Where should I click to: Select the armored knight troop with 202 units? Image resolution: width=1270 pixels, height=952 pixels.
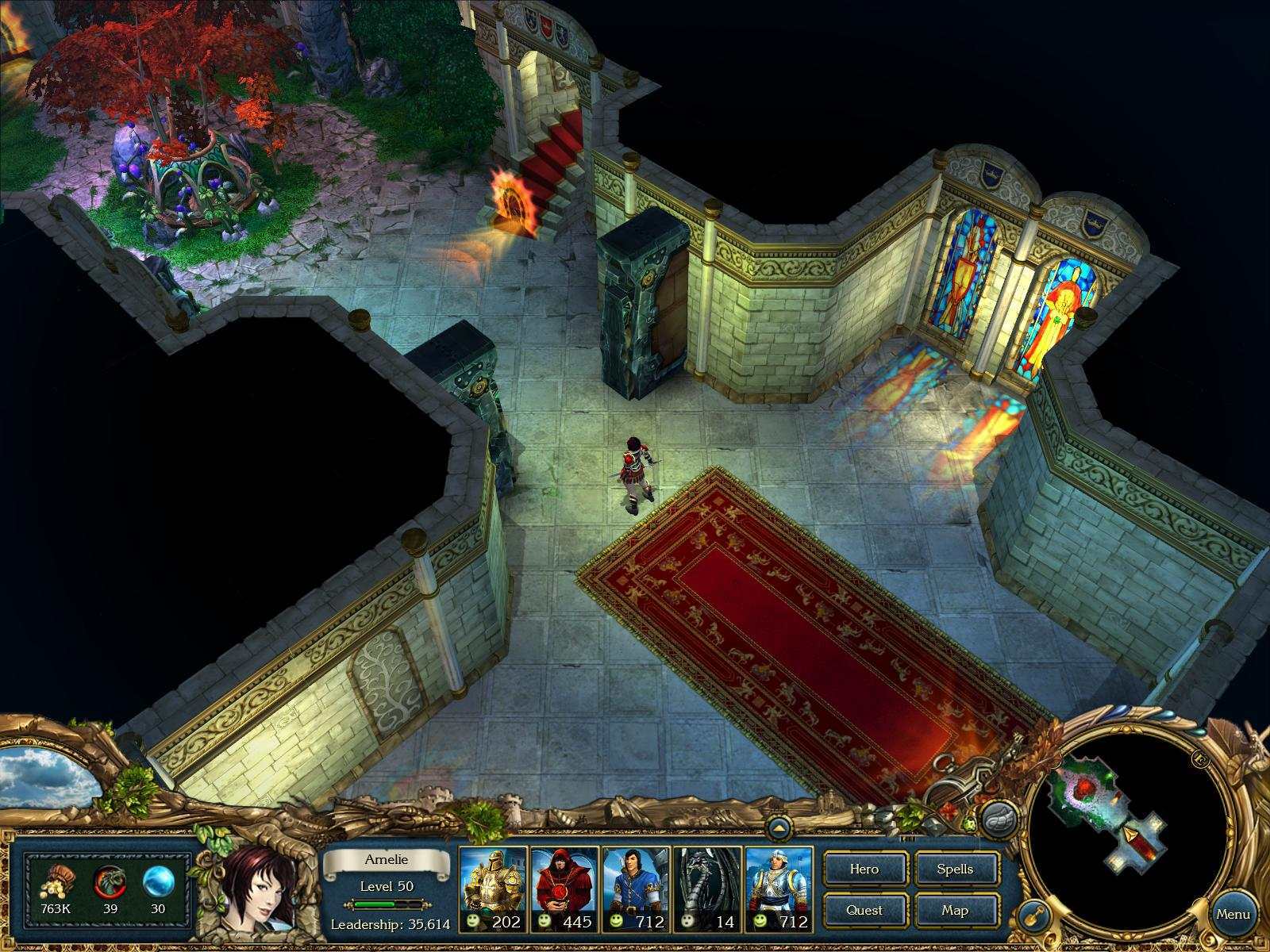click(x=490, y=881)
